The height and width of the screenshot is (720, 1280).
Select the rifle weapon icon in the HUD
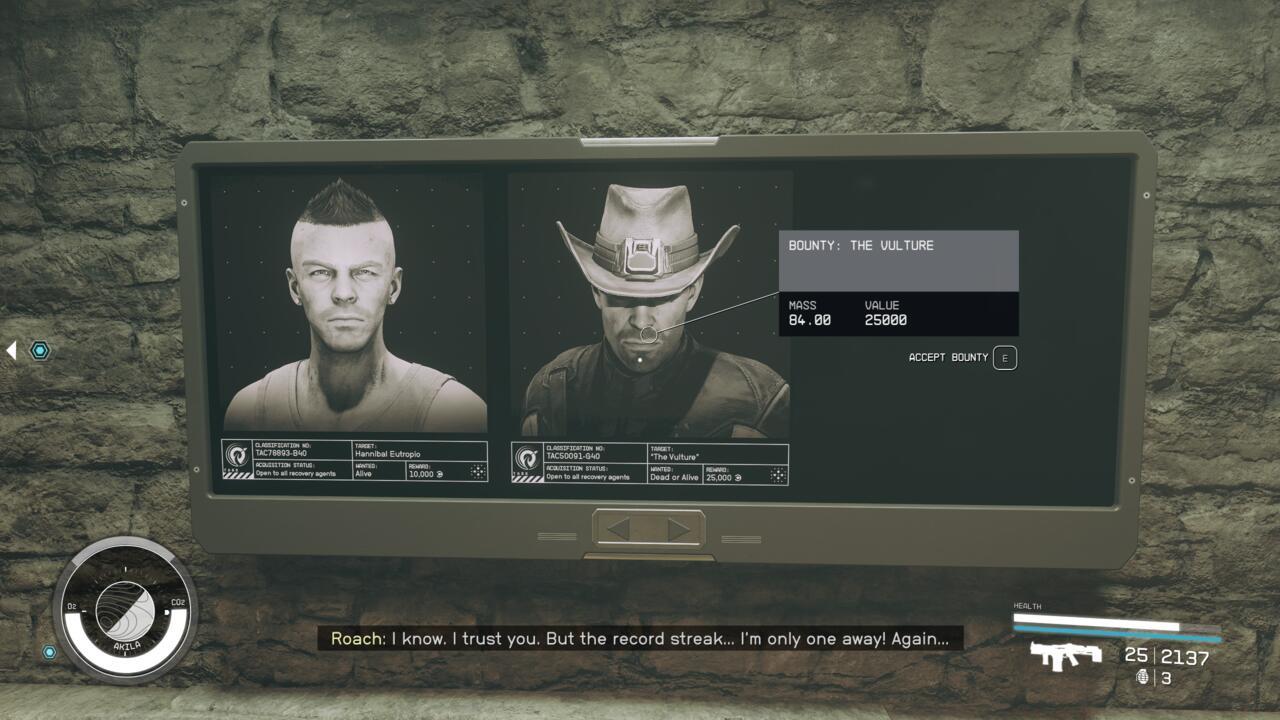(1066, 657)
